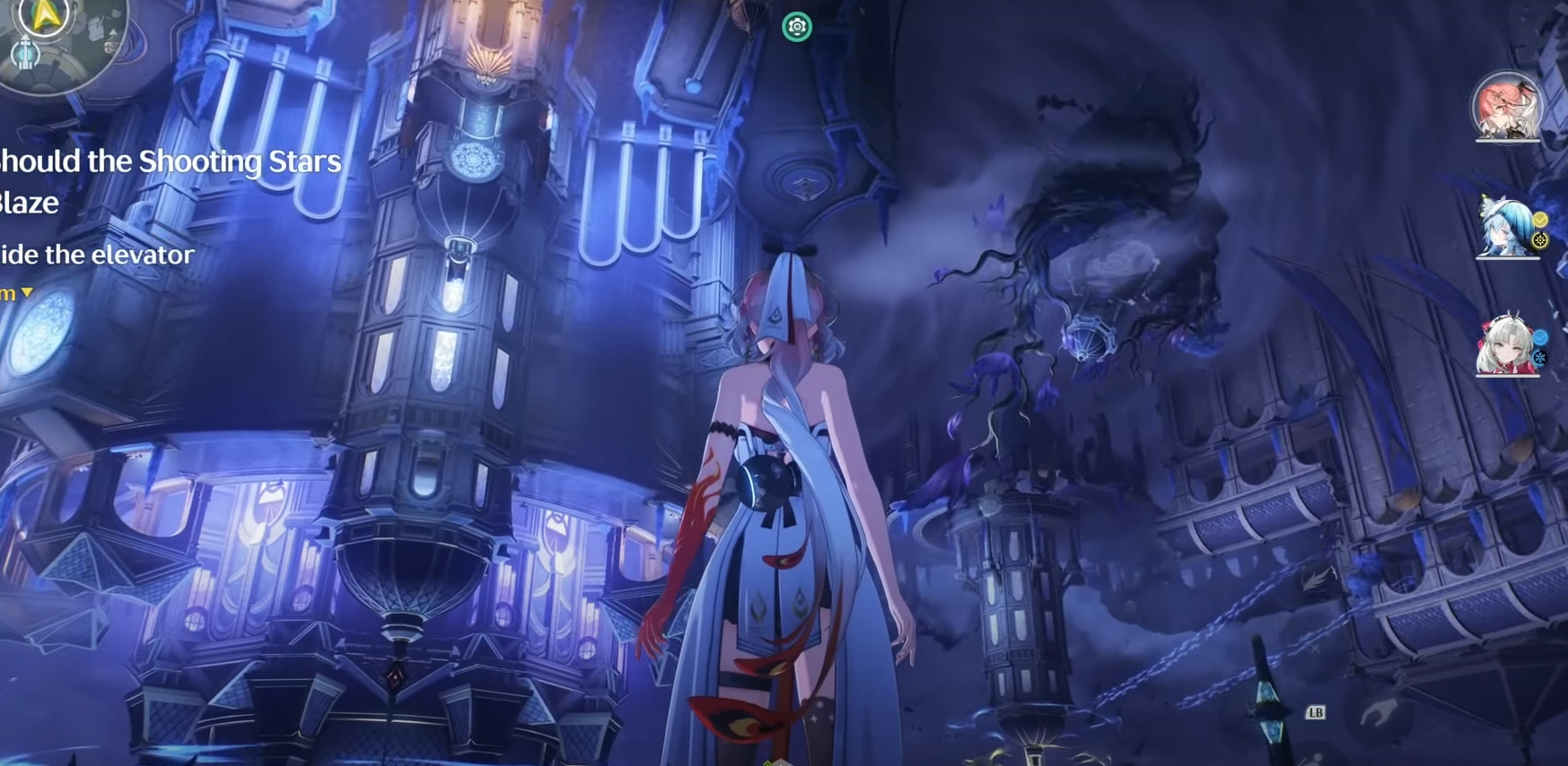Image resolution: width=1568 pixels, height=766 pixels.
Task: Click the green quest waypoint marker
Action: [x=796, y=27]
